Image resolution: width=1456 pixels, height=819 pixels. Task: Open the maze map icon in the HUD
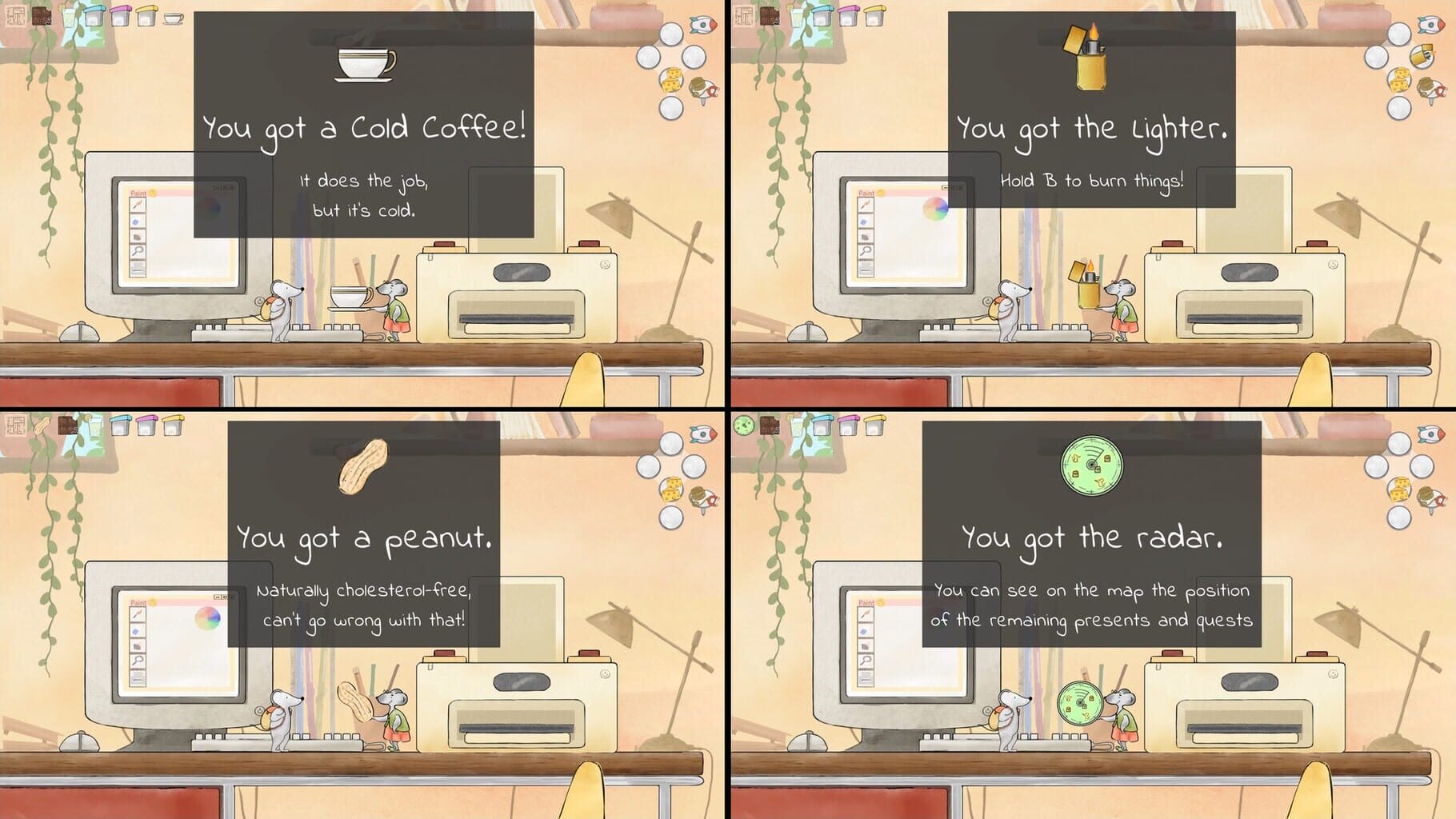click(15, 15)
